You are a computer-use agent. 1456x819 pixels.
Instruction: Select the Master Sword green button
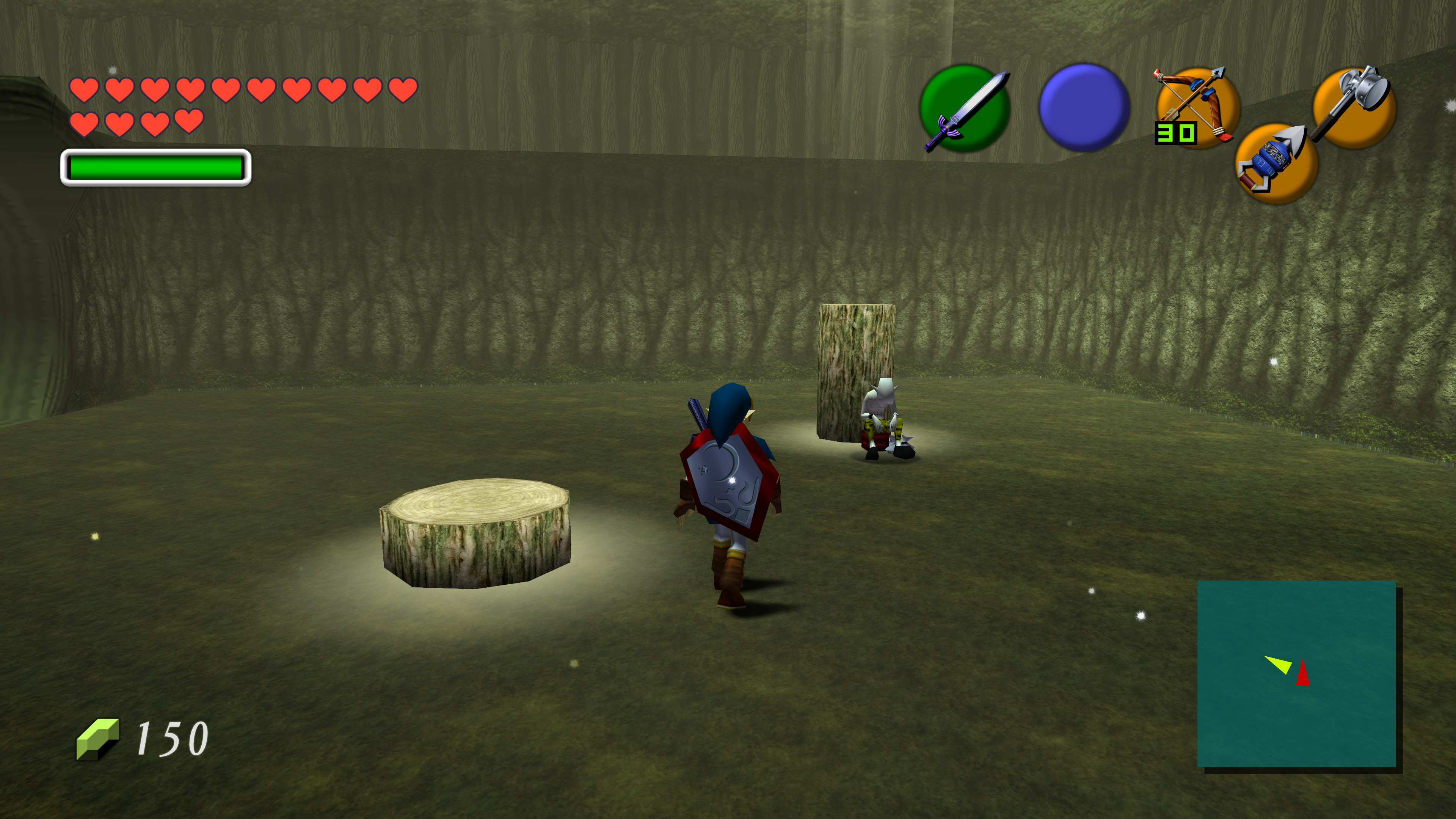point(964,108)
